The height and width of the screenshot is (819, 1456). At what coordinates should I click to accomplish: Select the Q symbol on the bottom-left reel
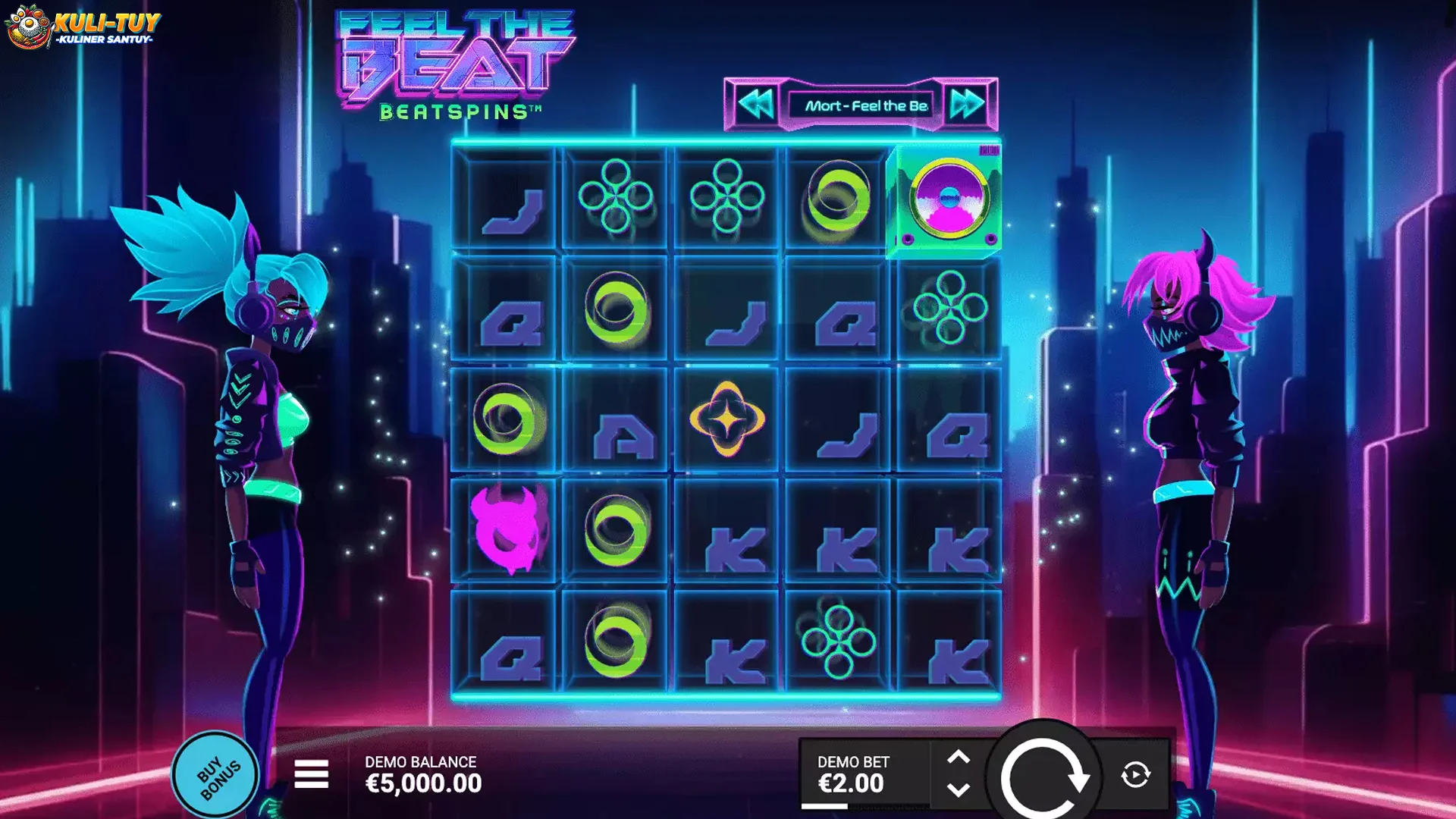(512, 660)
